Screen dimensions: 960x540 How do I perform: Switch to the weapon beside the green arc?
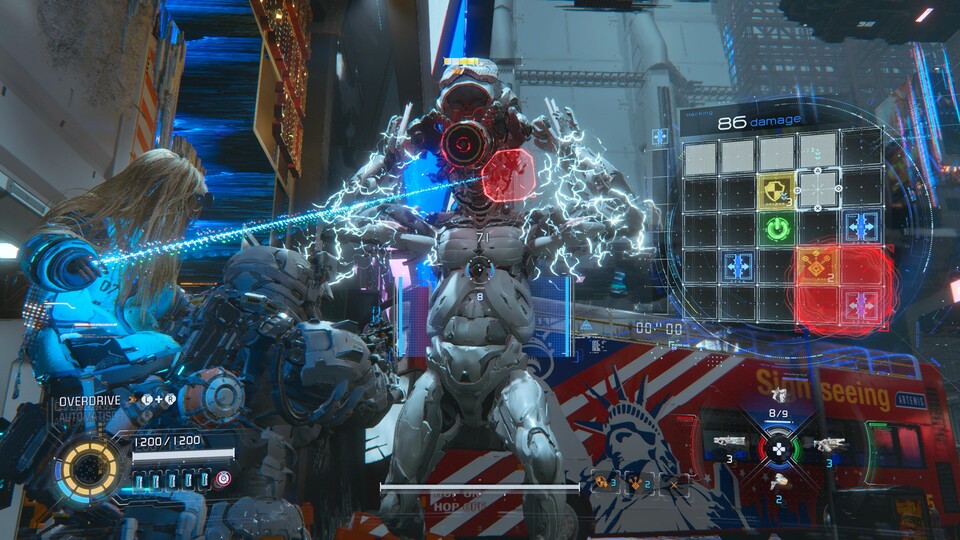coord(830,444)
